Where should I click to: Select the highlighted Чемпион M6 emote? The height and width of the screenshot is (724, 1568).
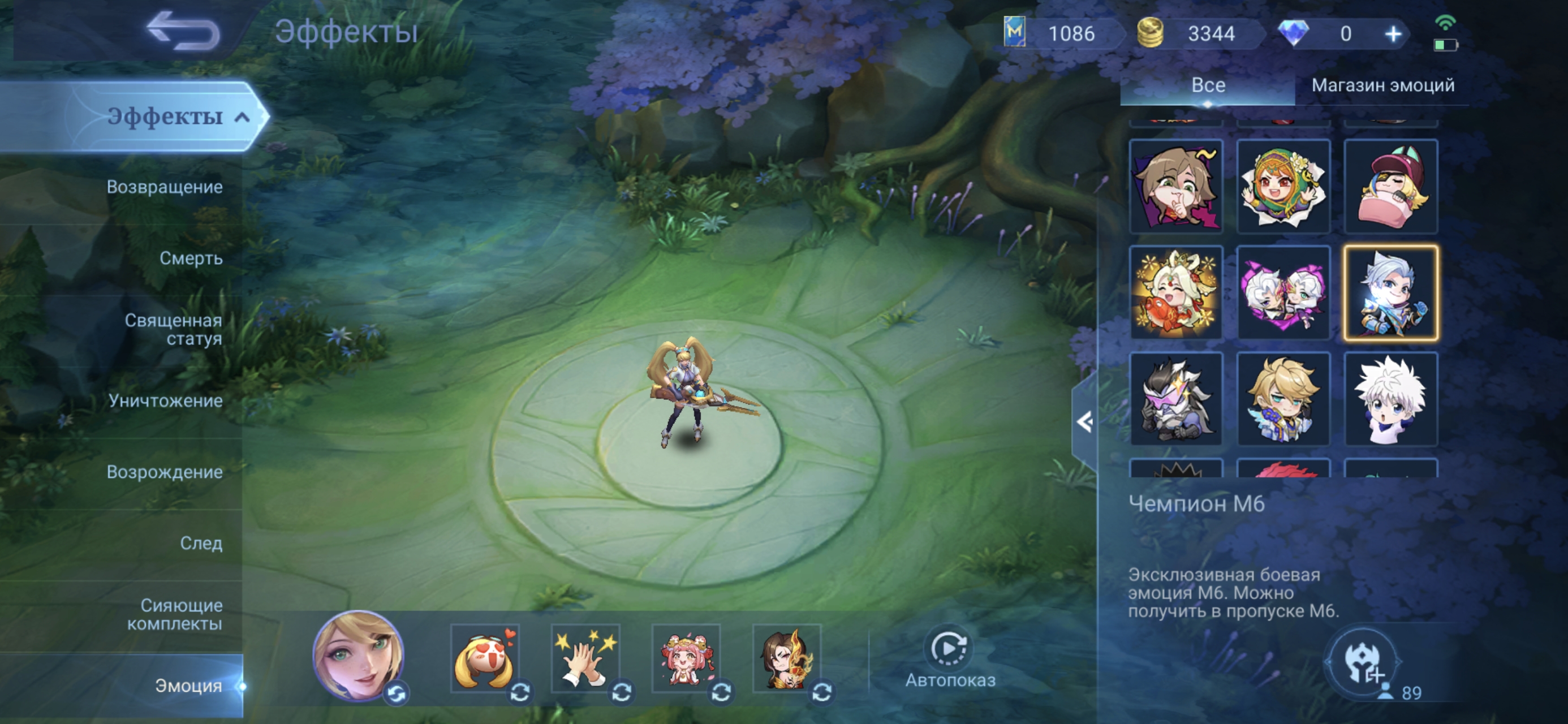(x=1390, y=293)
